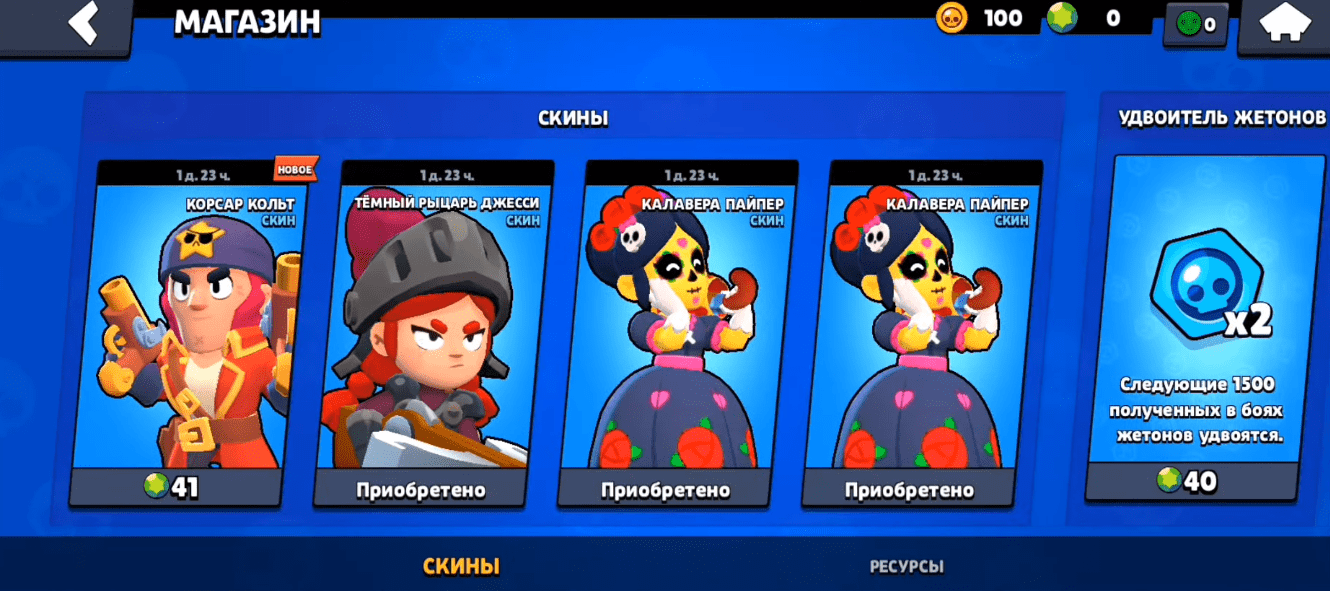The image size is (1330, 591).
Task: Tap the gold coin balance icon
Action: [951, 18]
